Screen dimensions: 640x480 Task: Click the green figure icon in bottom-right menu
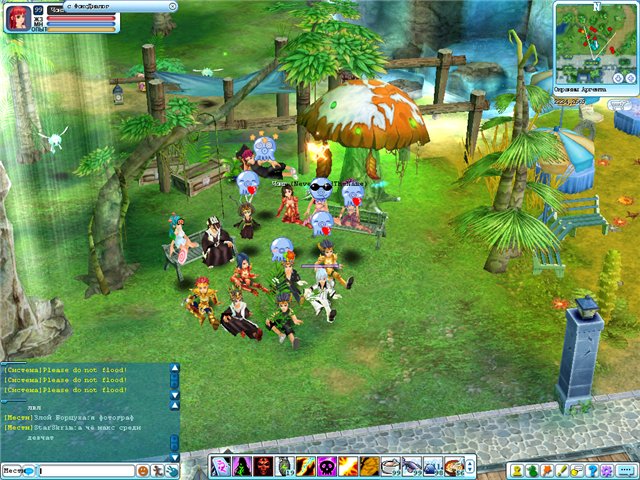[532, 469]
